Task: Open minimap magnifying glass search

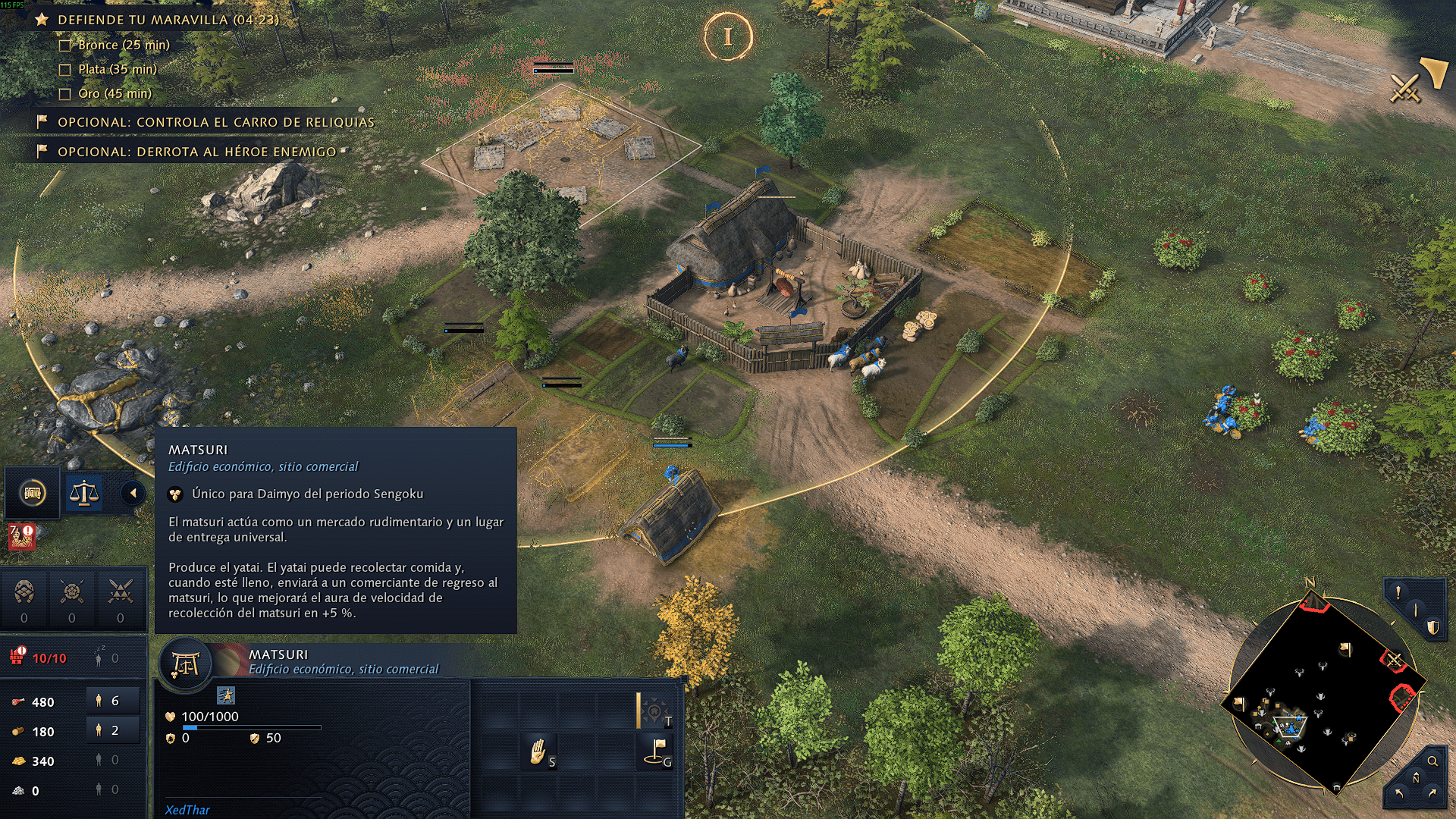Action: [x=1432, y=761]
